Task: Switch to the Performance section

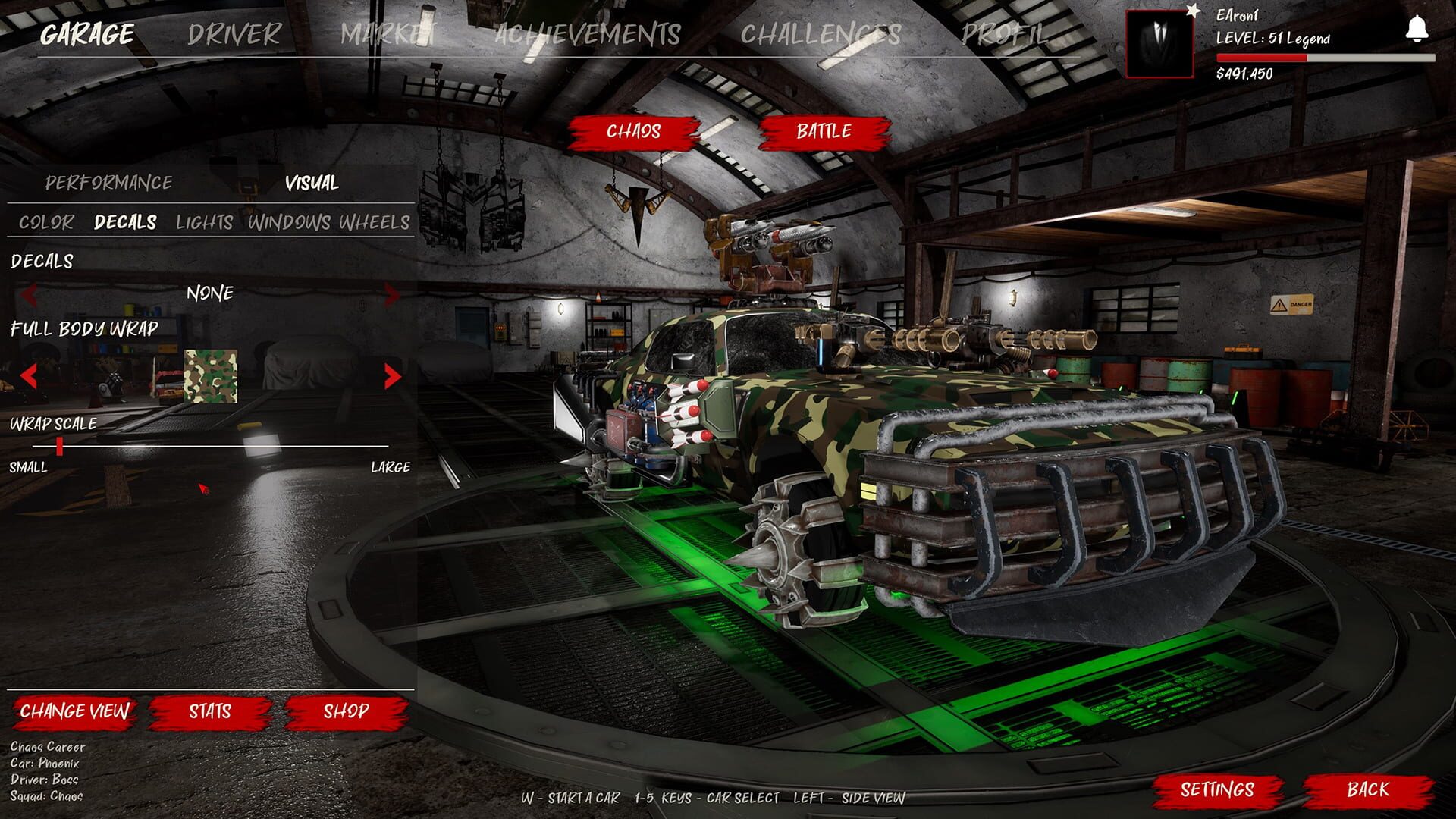Action: pyautogui.click(x=108, y=183)
